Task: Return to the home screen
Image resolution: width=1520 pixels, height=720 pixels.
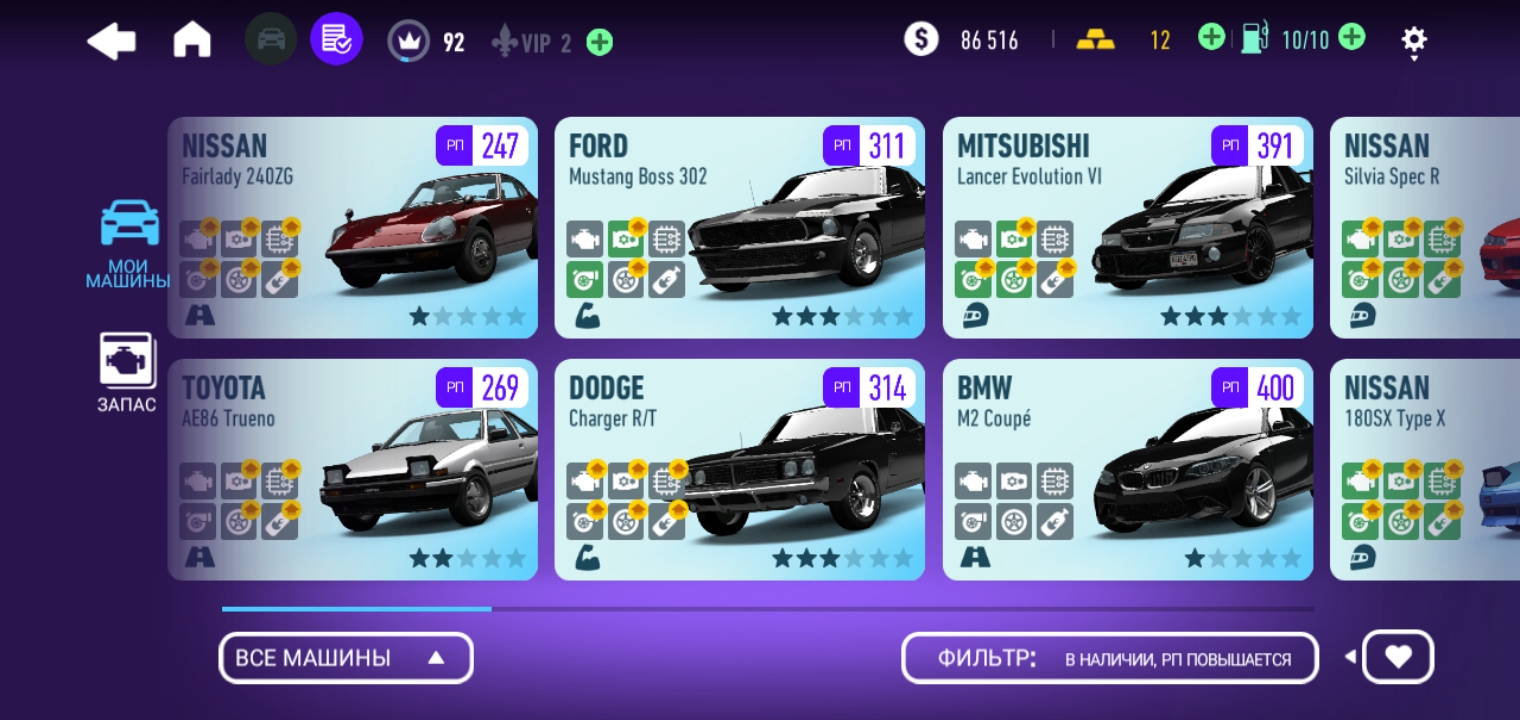Action: tap(192, 41)
